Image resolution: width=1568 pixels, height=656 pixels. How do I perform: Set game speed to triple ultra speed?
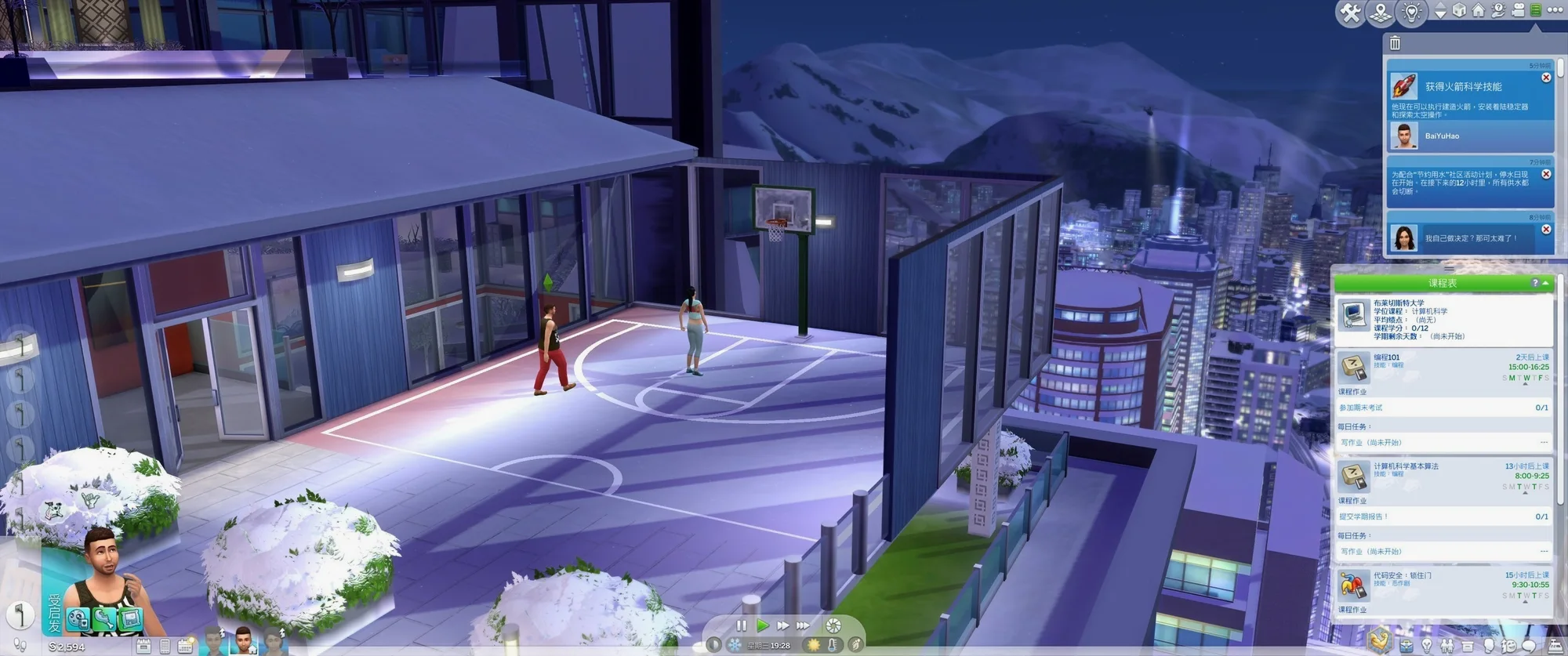point(803,625)
